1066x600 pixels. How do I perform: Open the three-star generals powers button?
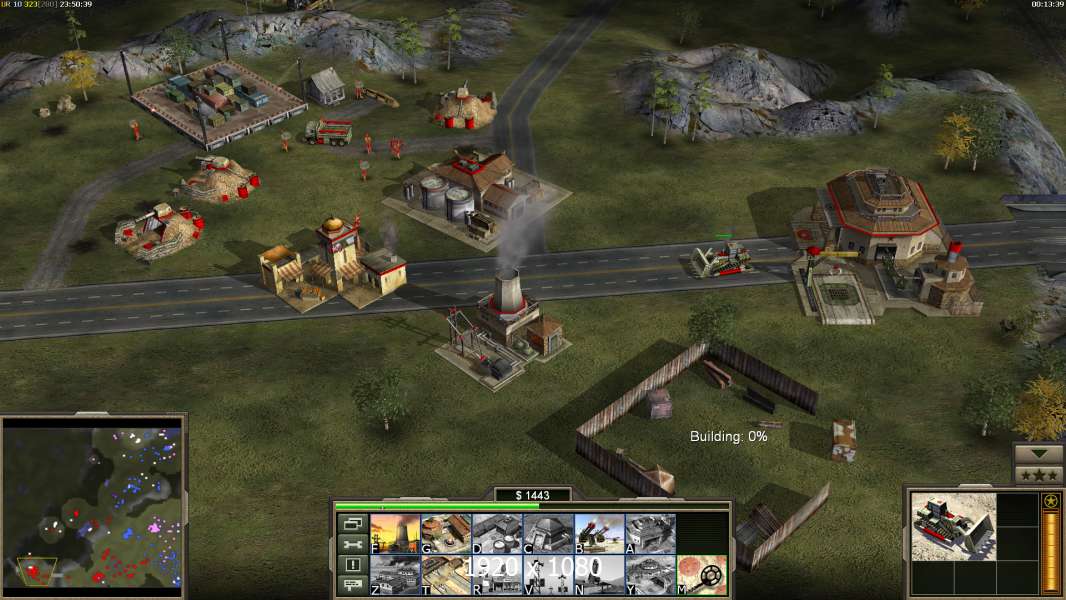[1038, 474]
